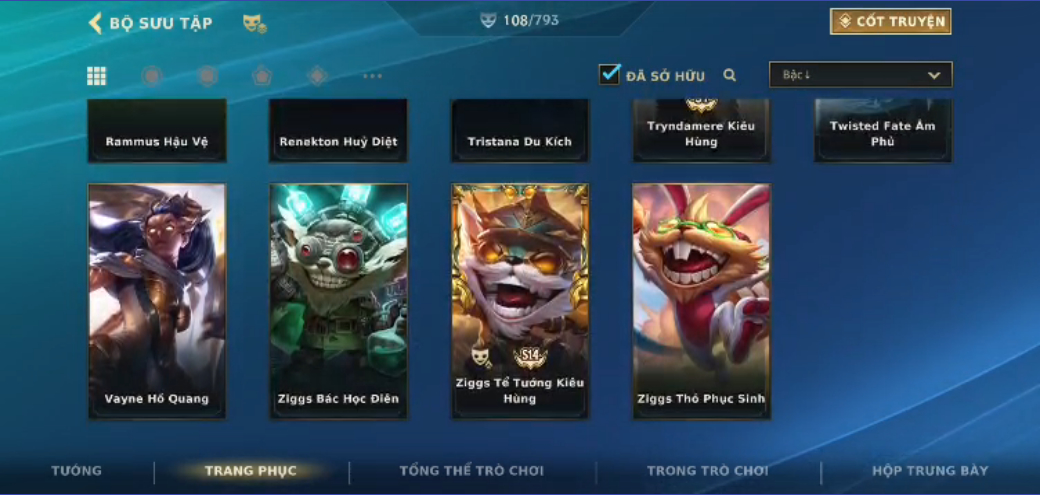Screen dimensions: 1040x495
Task: Switch to the Tướng tab
Action: [x=77, y=471]
